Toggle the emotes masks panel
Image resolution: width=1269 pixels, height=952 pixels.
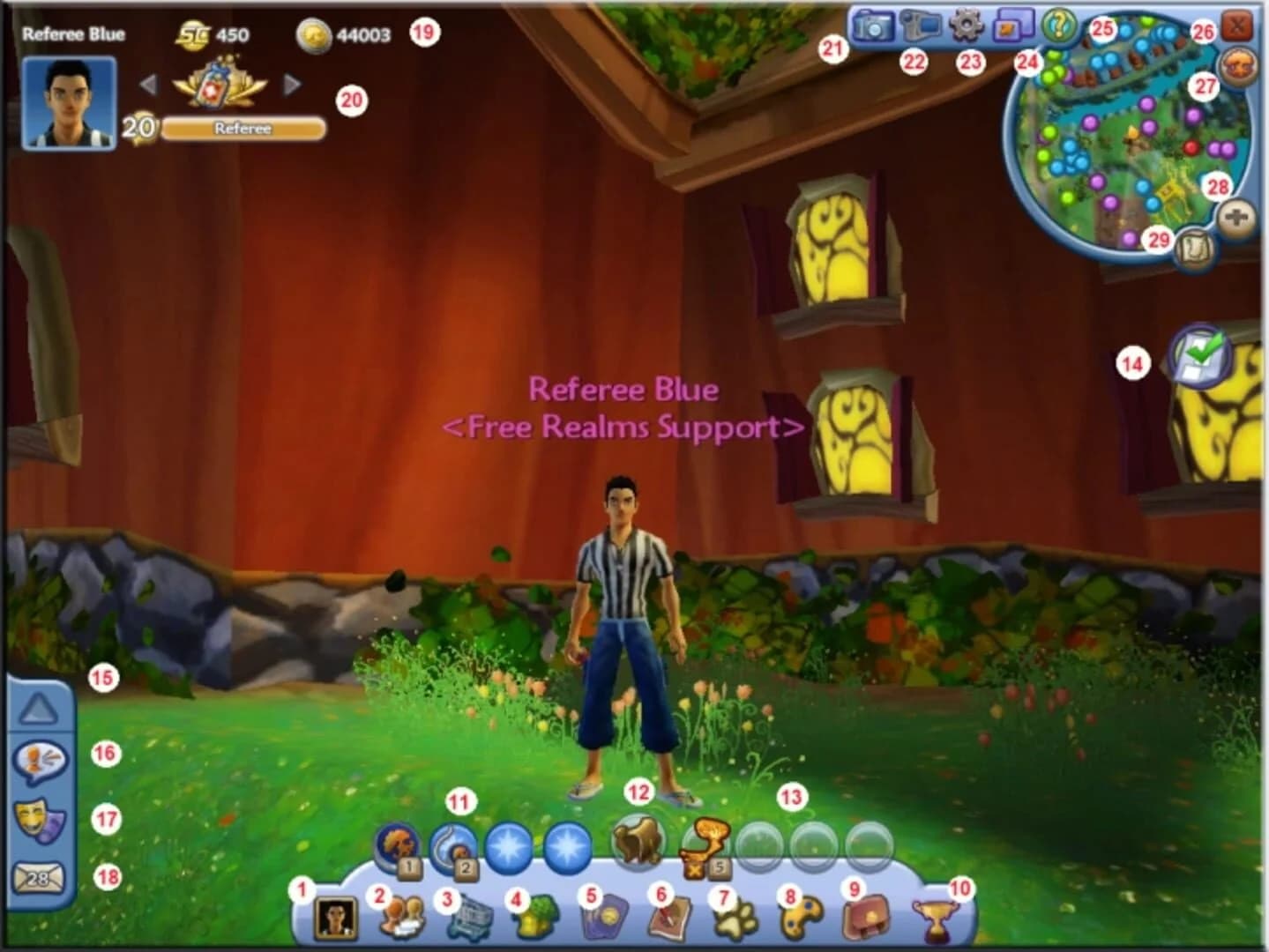40,818
